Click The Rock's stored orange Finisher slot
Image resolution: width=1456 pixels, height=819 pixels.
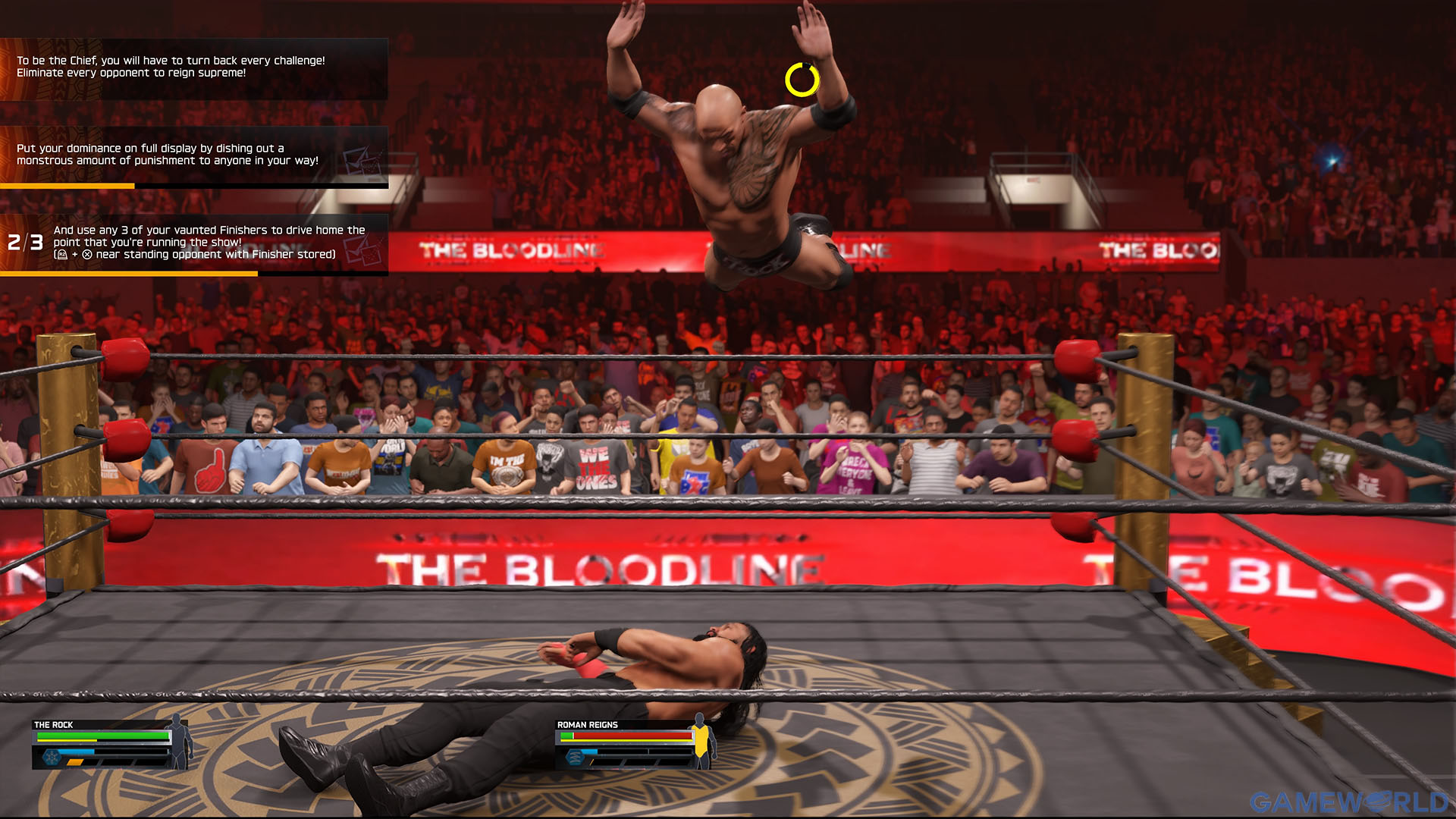pyautogui.click(x=74, y=762)
